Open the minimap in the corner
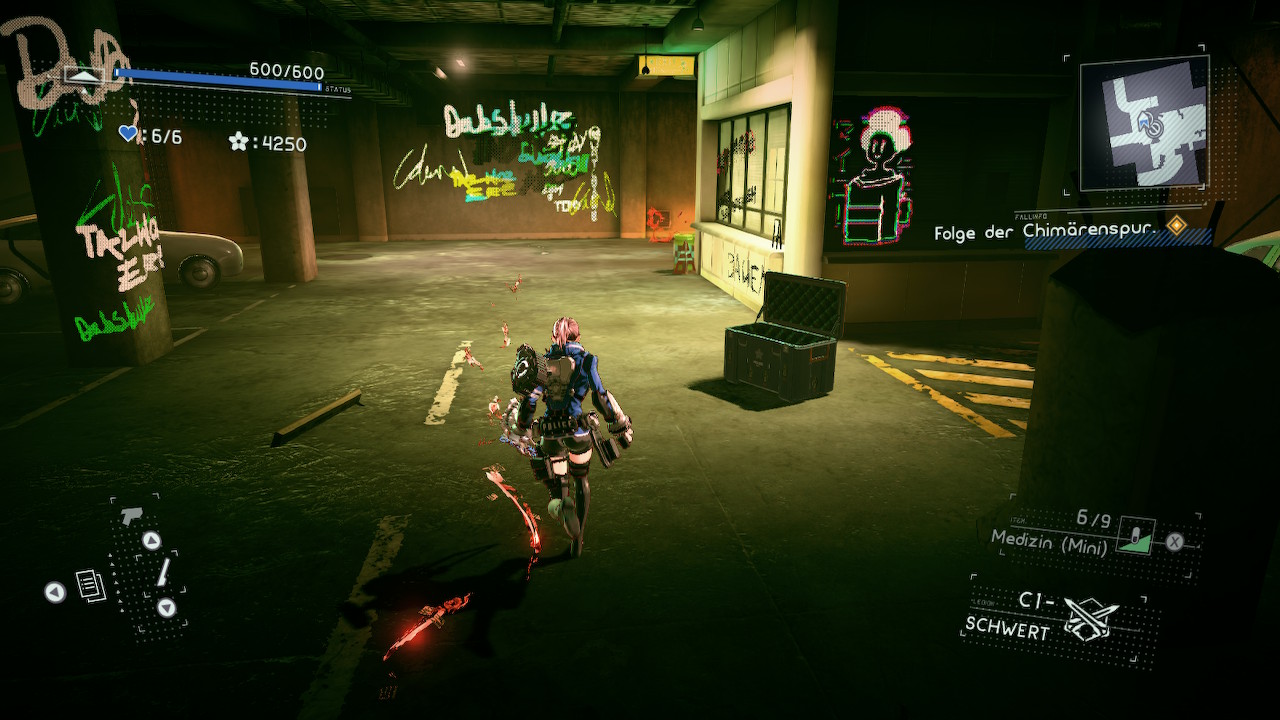The height and width of the screenshot is (720, 1280). 1144,121
